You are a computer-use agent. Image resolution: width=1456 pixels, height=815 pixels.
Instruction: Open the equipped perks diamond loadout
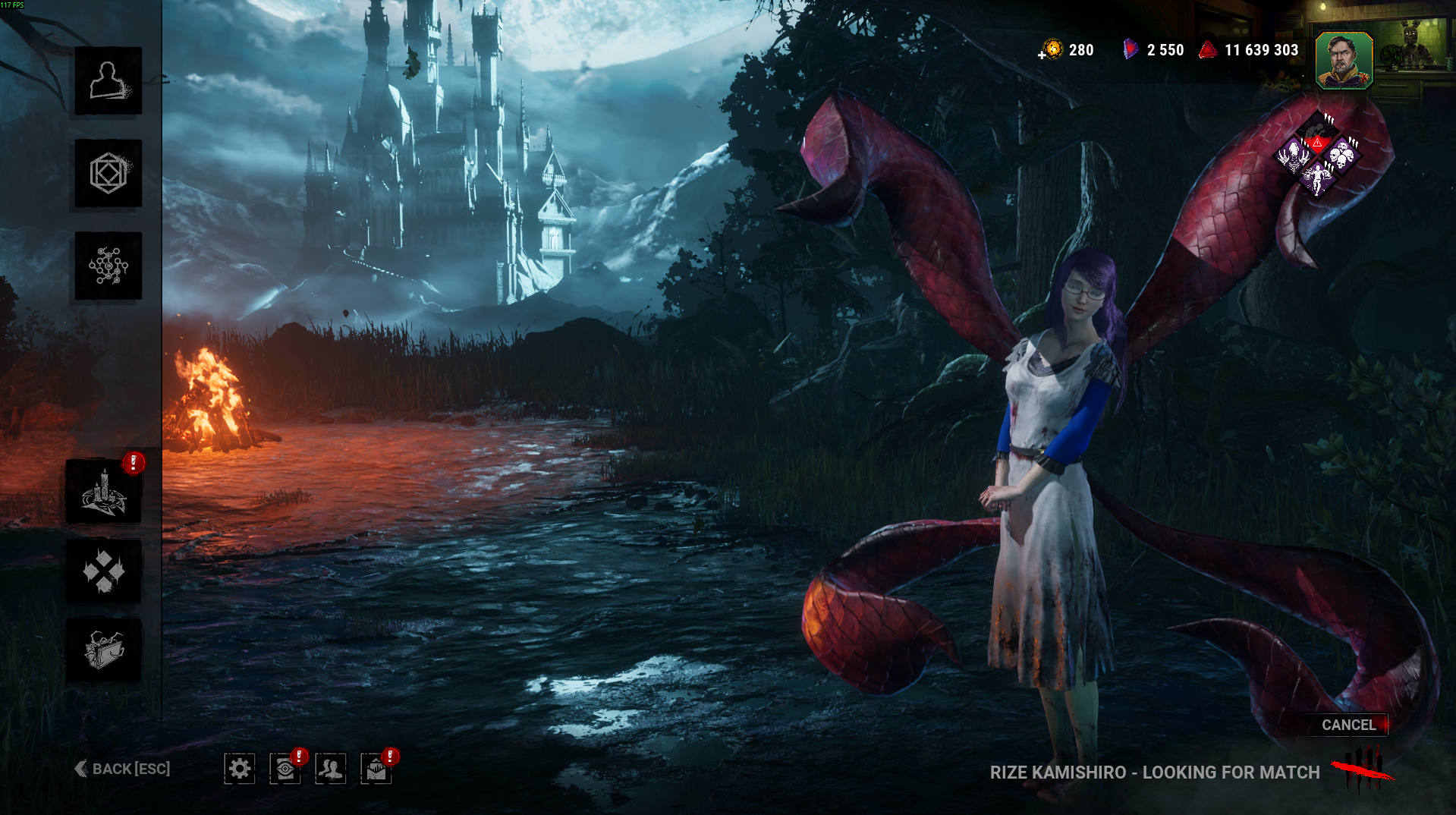(1318, 155)
